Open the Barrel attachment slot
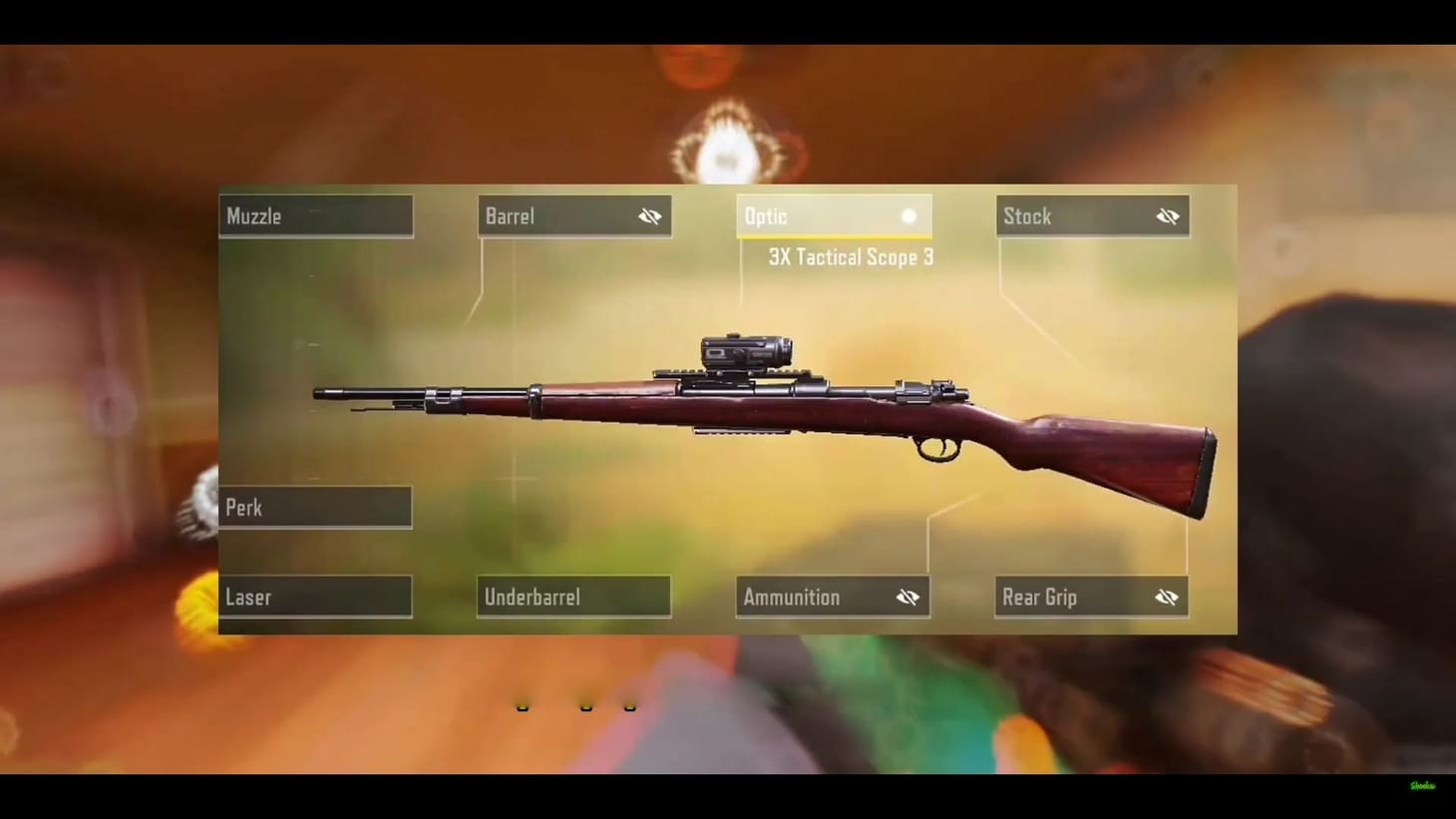1456x819 pixels. click(558, 215)
